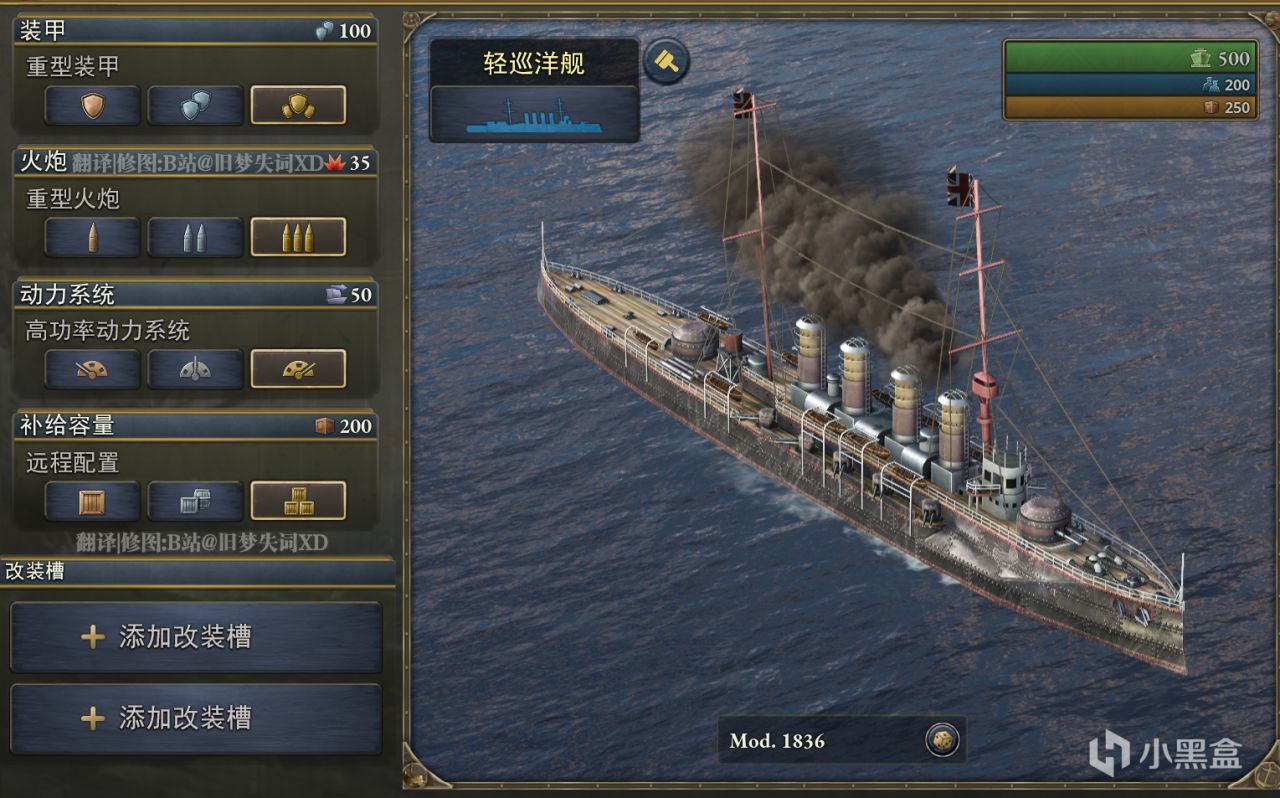The image size is (1280, 798).
Task: Select the stacked crates long-range supply option
Action: tap(298, 501)
